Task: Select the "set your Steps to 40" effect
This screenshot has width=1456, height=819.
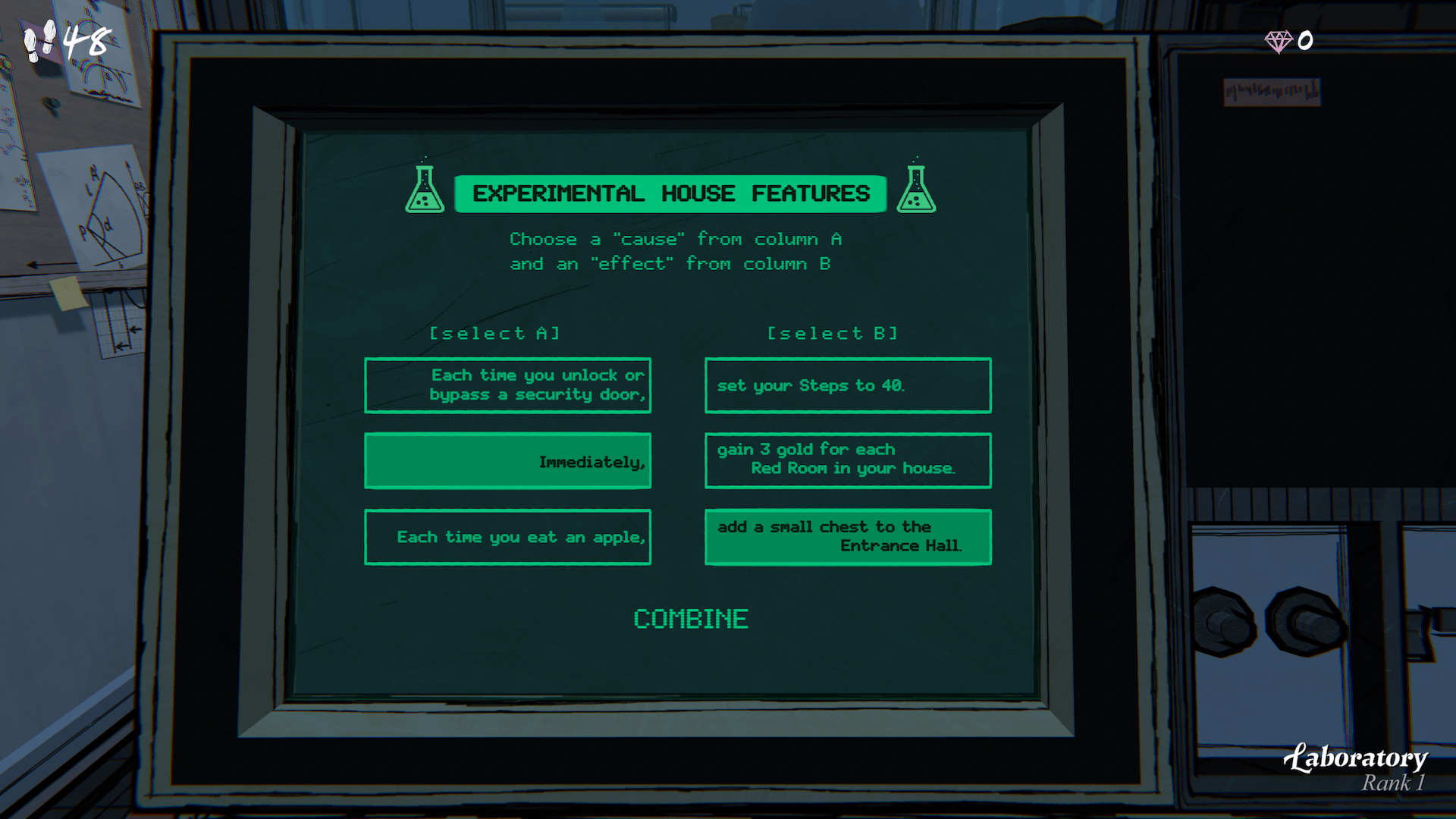Action: coord(847,385)
